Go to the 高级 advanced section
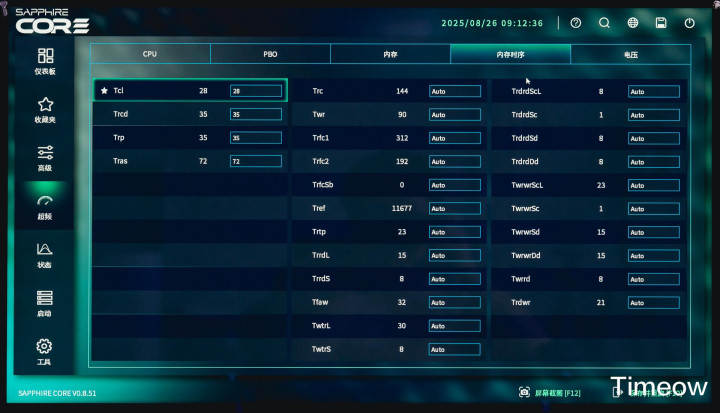This screenshot has width=720, height=413. pos(44,157)
